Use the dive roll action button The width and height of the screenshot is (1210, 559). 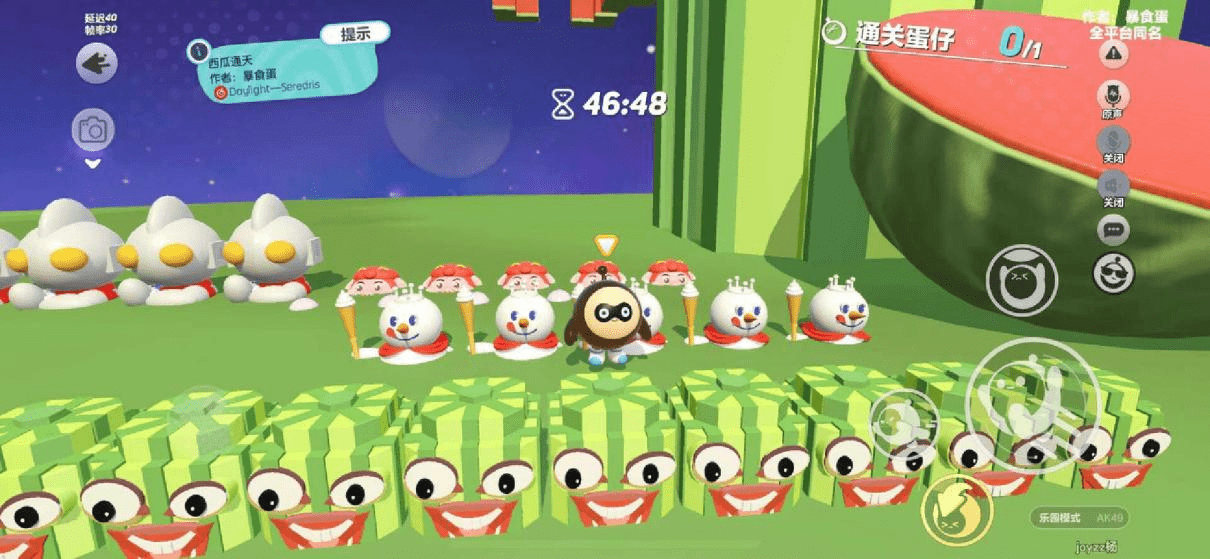coord(904,422)
